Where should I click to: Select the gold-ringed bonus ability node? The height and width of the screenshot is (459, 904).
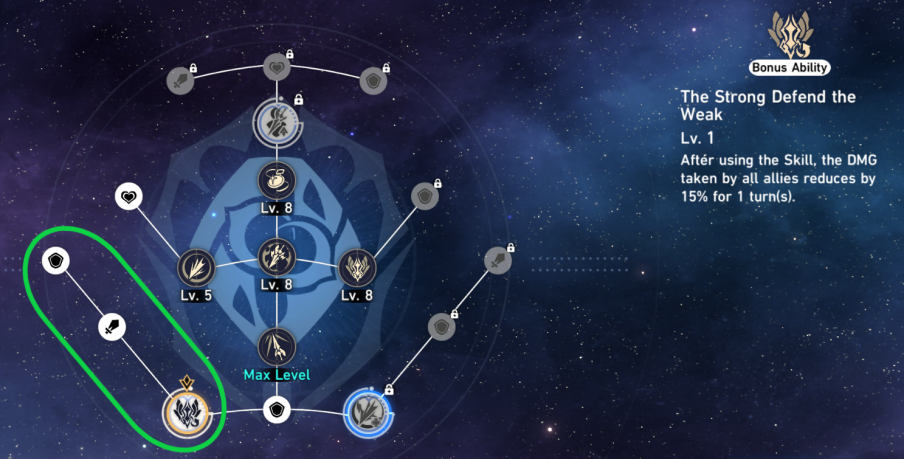[x=191, y=410]
